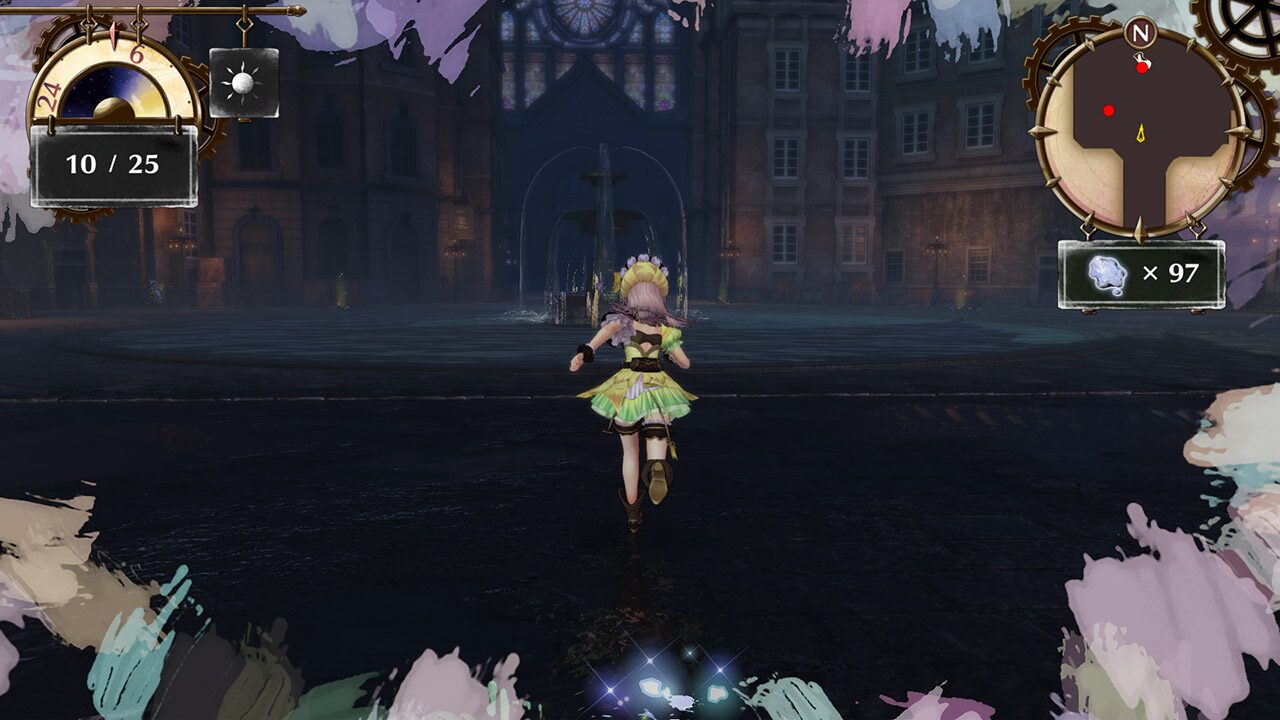Viewport: 1280px width, 720px height.
Task: Click the red clock hand on the time gauge
Action: pyautogui.click(x=113, y=34)
